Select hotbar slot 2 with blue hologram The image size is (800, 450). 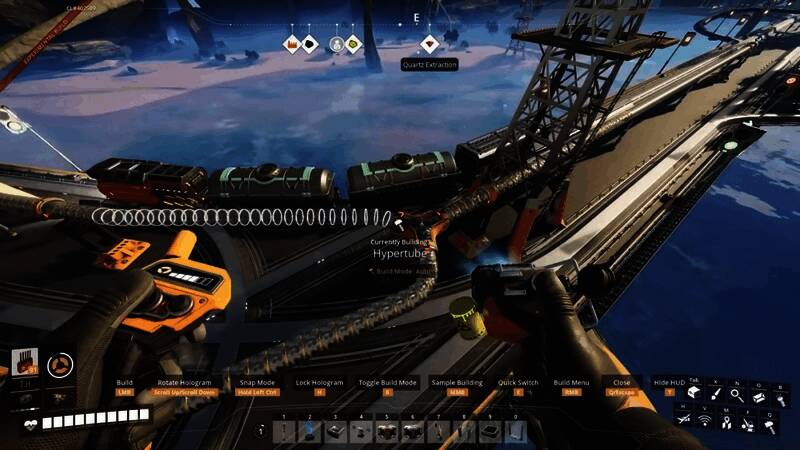310,431
